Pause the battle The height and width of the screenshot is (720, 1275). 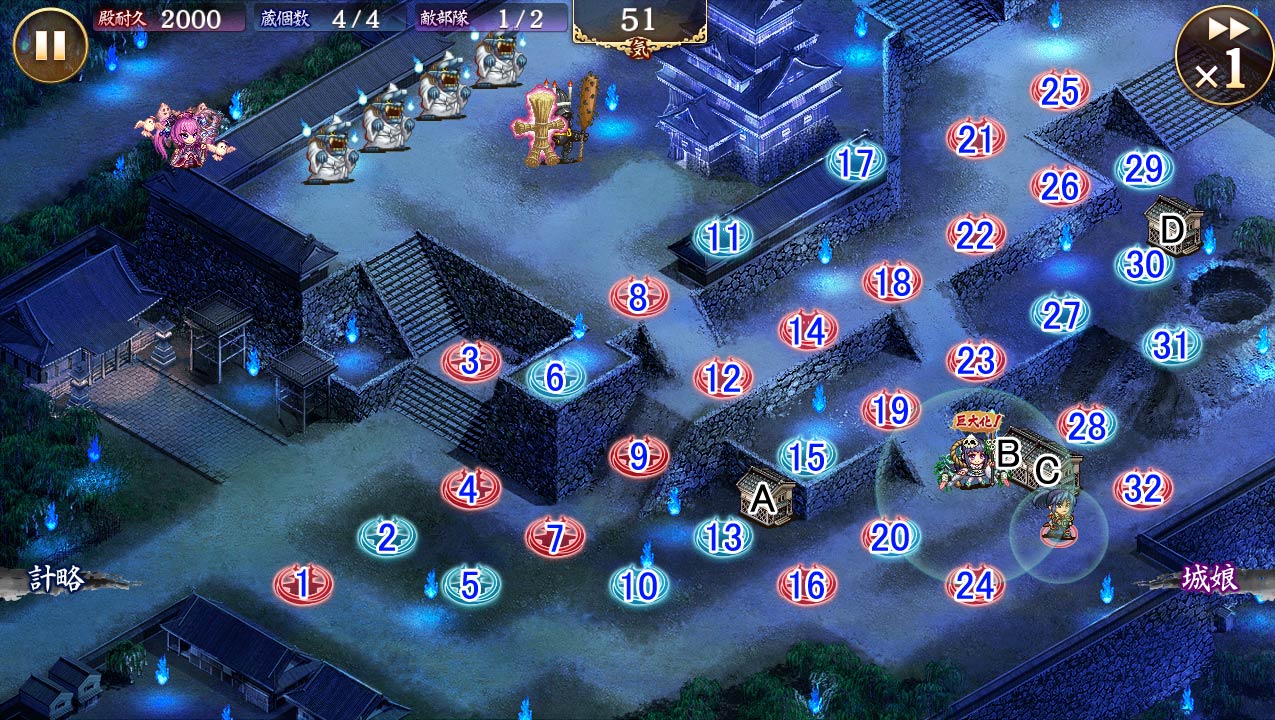click(x=49, y=45)
